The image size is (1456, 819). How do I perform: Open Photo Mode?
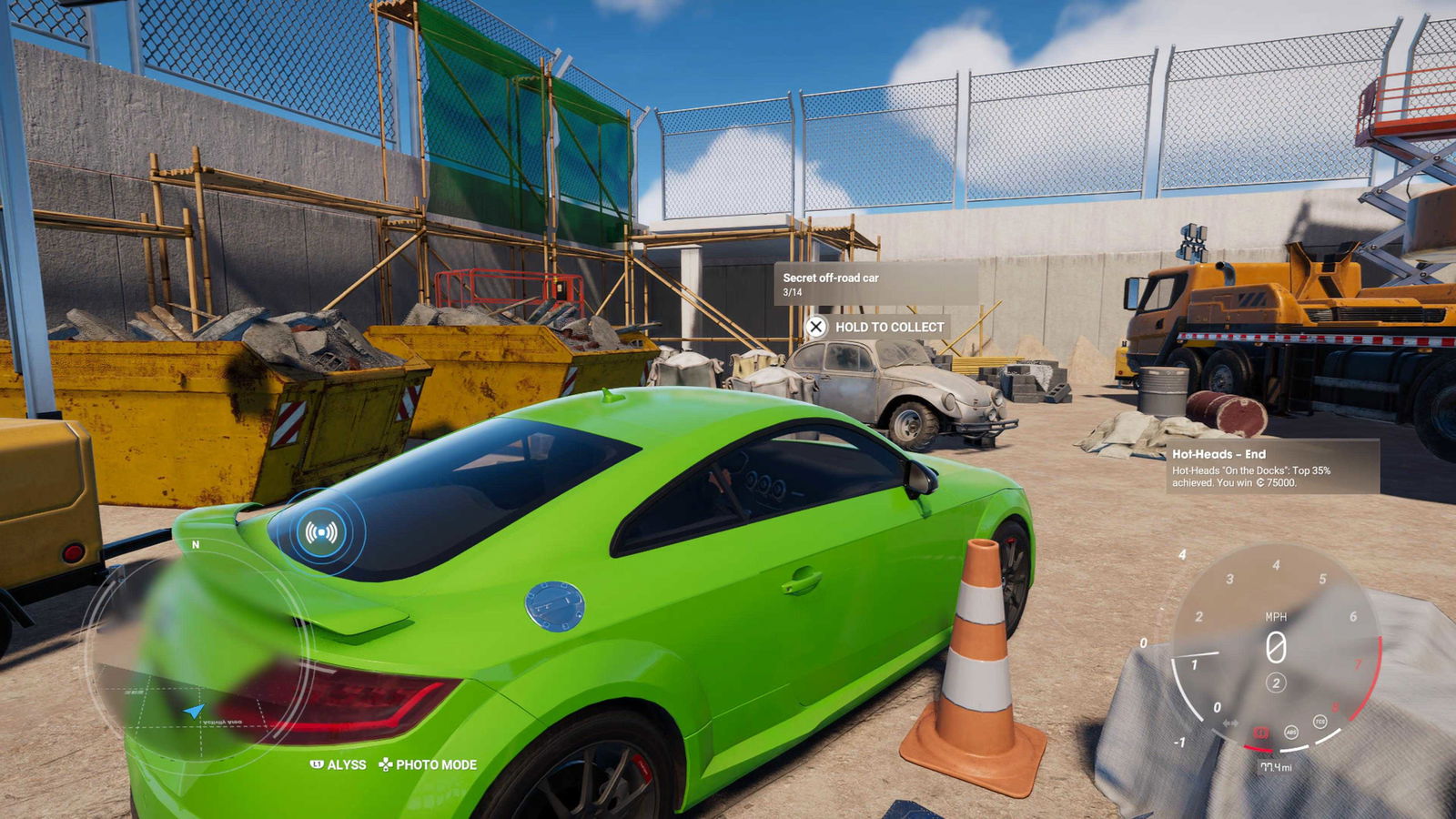pos(428,764)
